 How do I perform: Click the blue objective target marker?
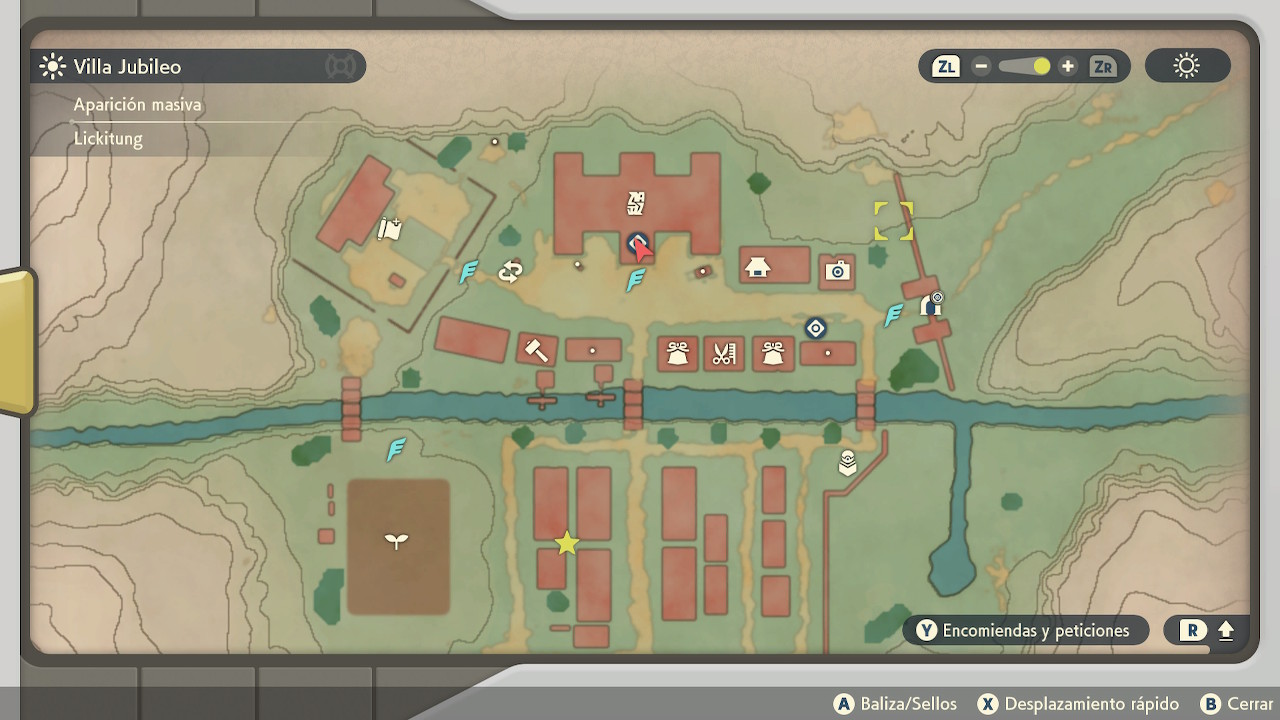click(815, 328)
